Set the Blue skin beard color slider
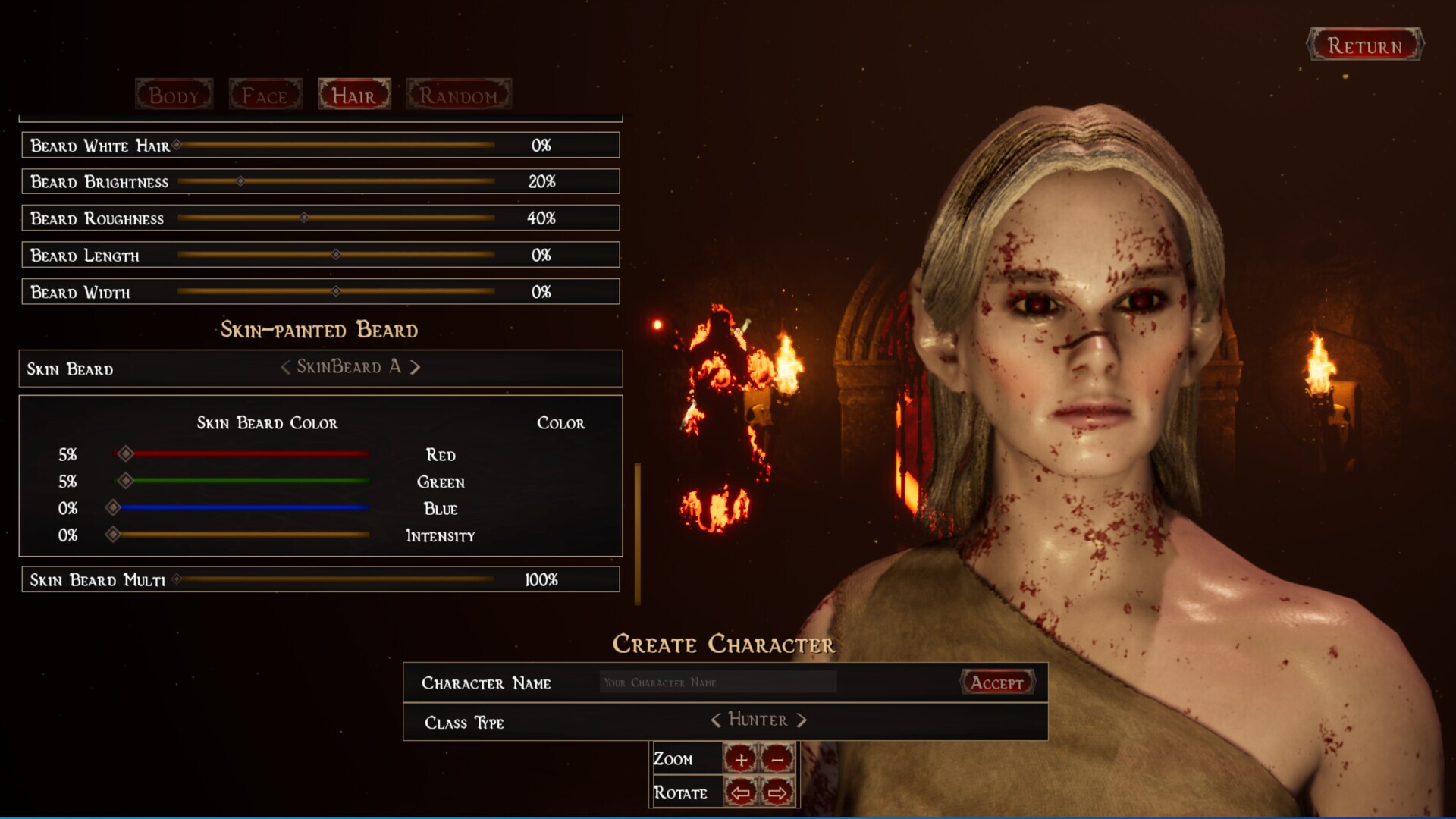 (113, 507)
